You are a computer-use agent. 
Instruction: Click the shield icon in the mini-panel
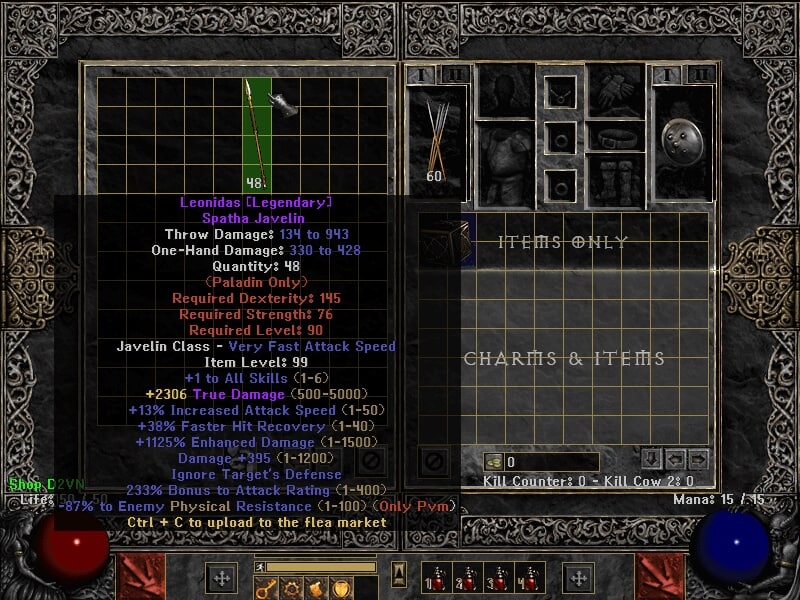341,587
